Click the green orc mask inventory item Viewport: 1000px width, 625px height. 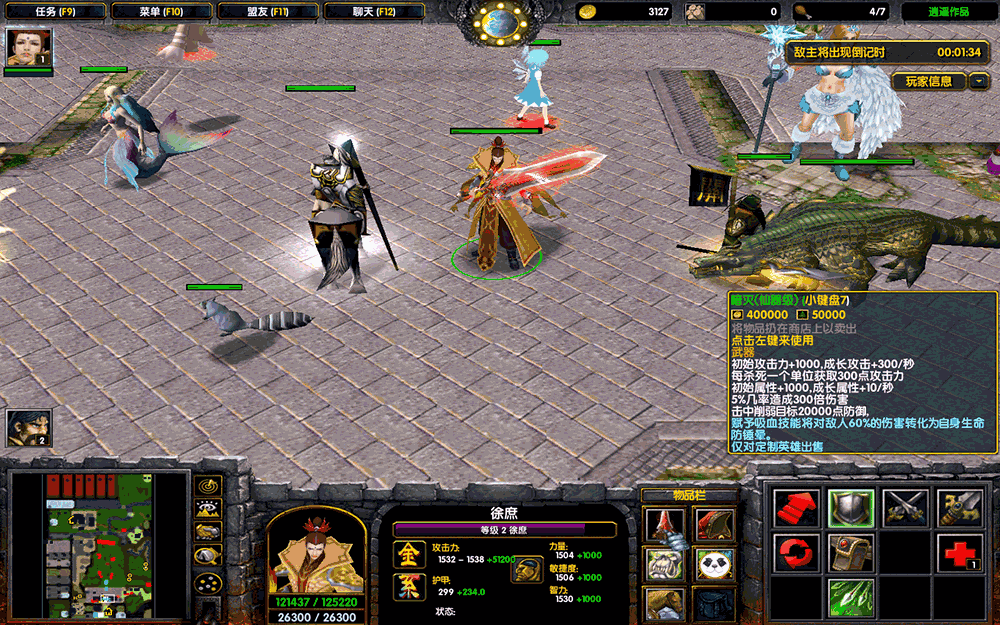[x=664, y=563]
